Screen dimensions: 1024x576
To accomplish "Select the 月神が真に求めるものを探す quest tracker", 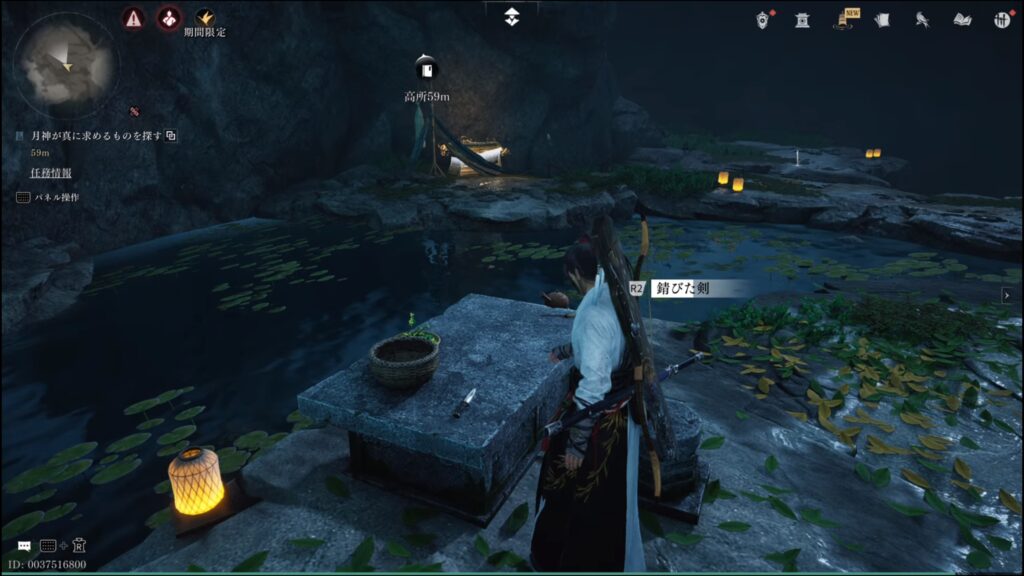I will (x=96, y=135).
